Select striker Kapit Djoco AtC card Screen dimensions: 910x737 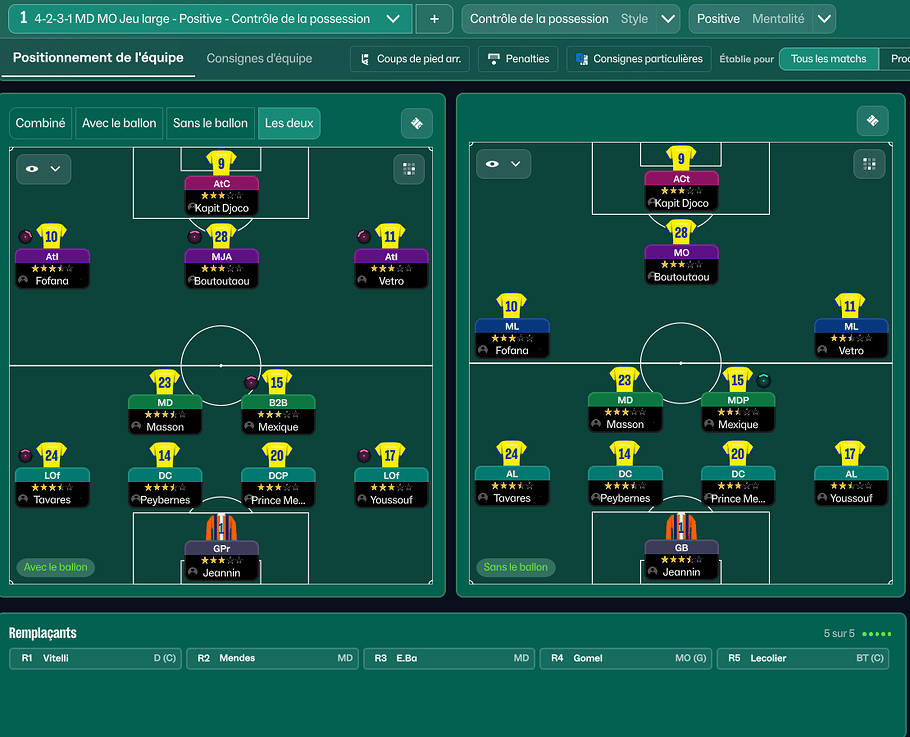[221, 194]
